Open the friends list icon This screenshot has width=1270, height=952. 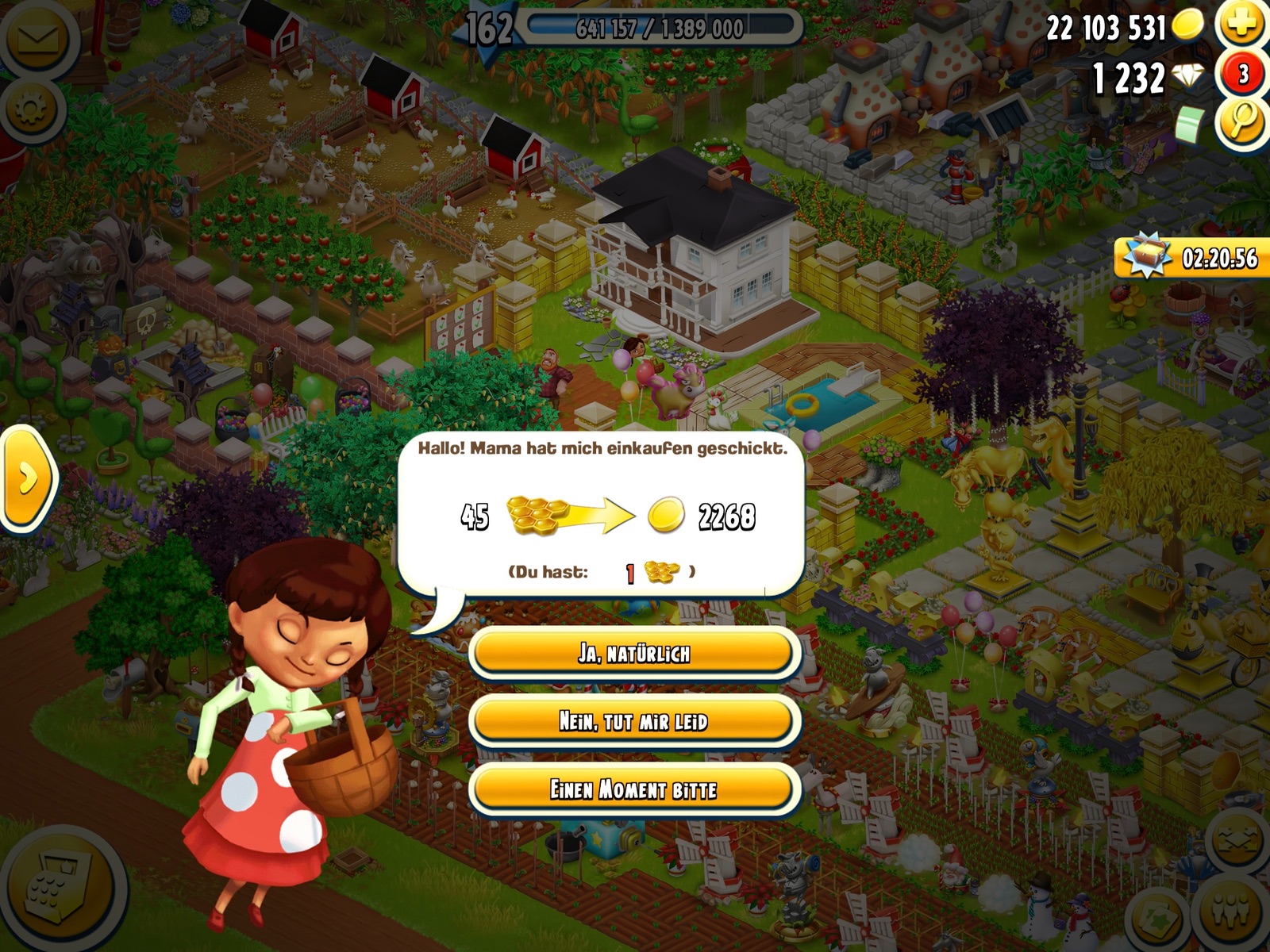pos(1232,912)
